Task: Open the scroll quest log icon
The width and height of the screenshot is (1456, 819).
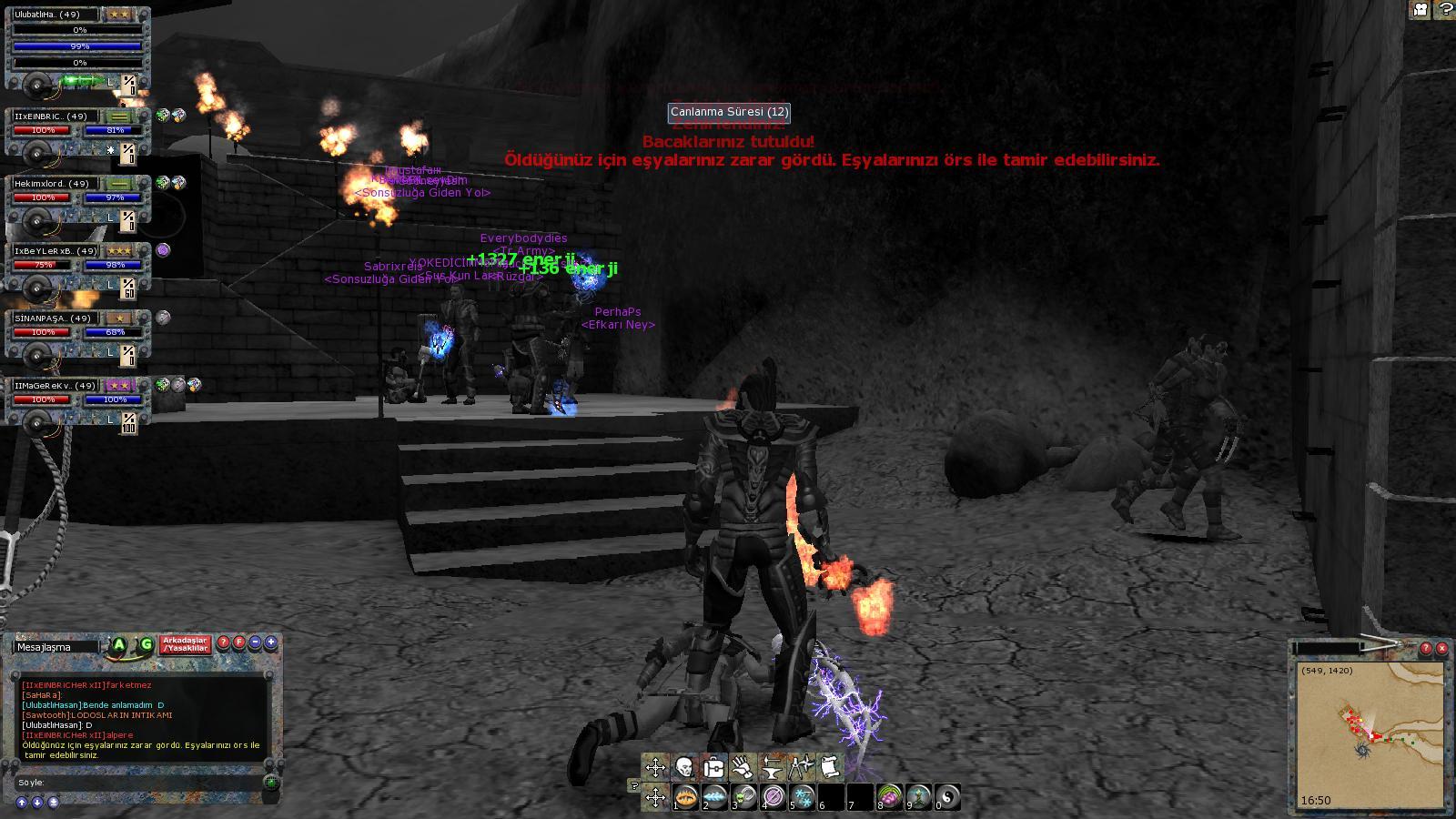Action: pos(829,767)
